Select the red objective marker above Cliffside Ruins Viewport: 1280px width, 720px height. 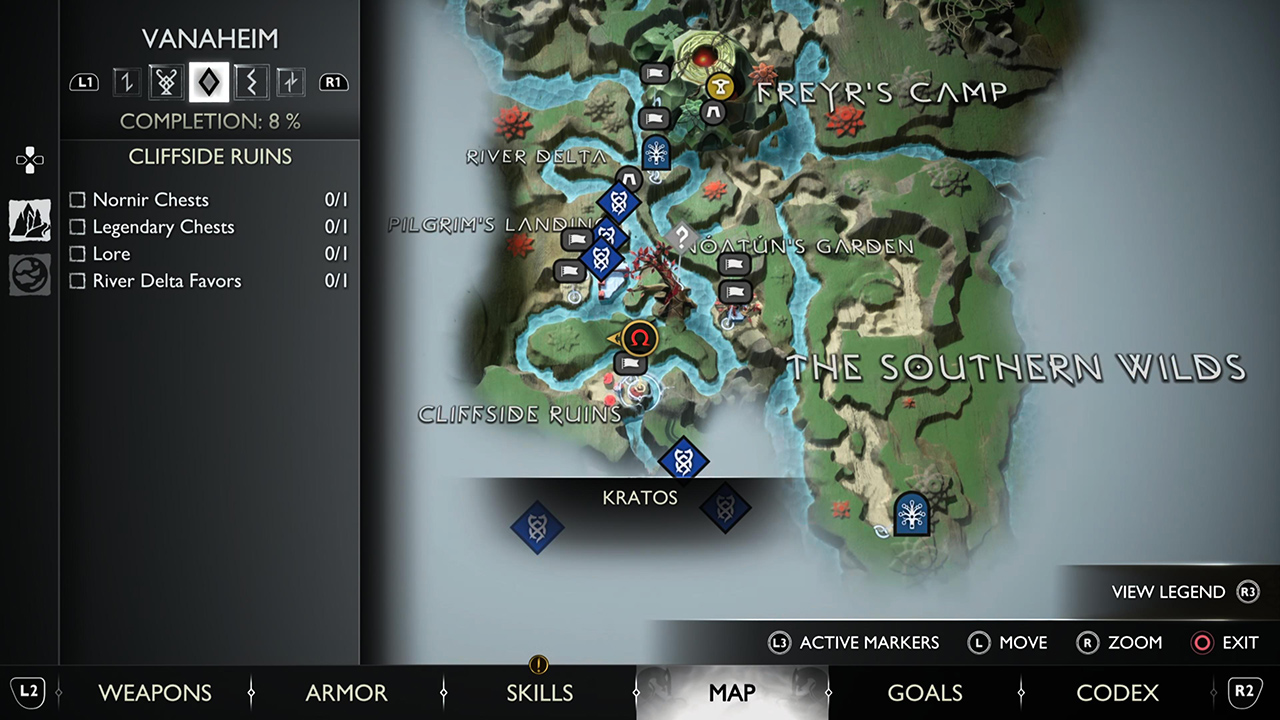pyautogui.click(x=639, y=338)
